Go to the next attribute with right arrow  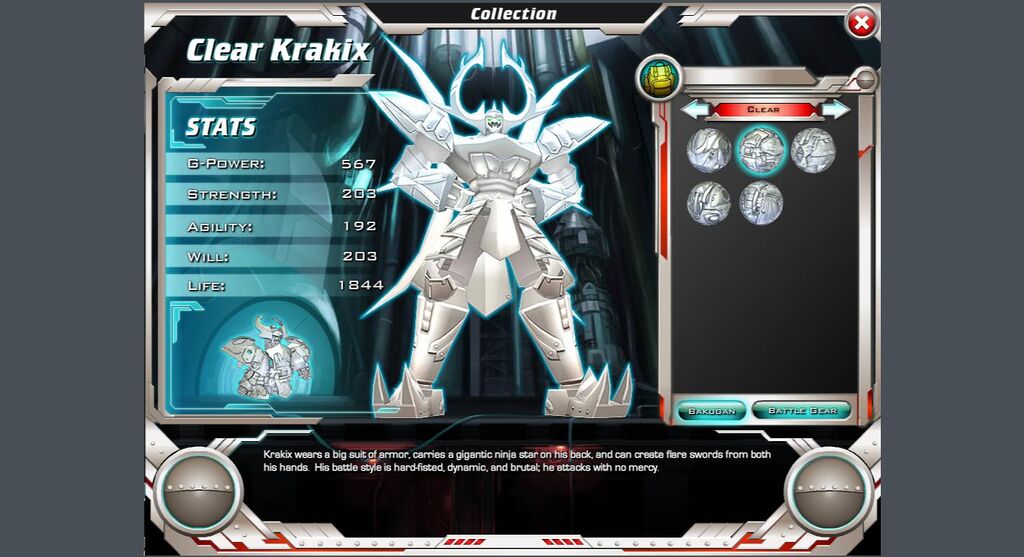(835, 109)
